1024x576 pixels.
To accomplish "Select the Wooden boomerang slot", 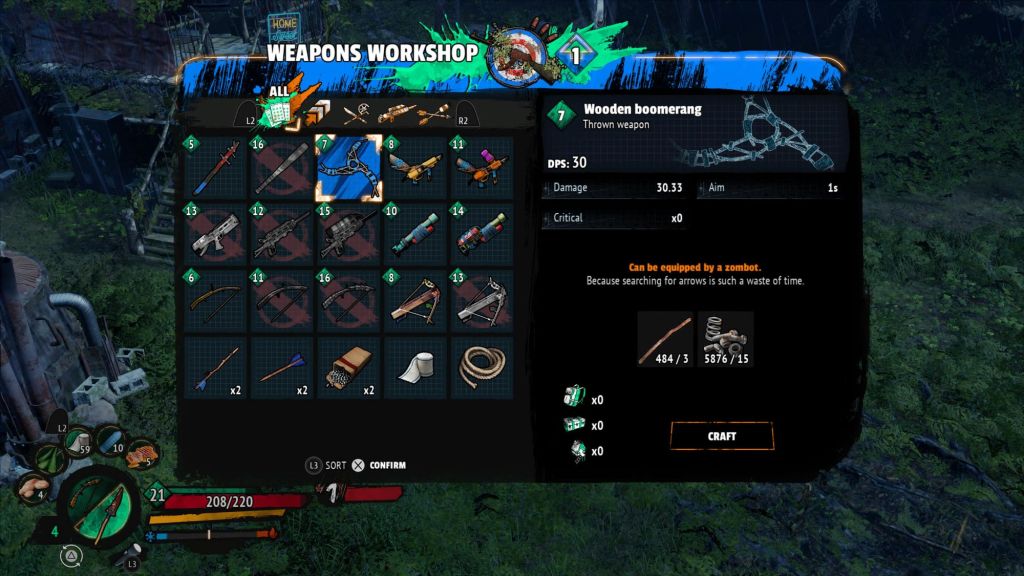I will [348, 168].
